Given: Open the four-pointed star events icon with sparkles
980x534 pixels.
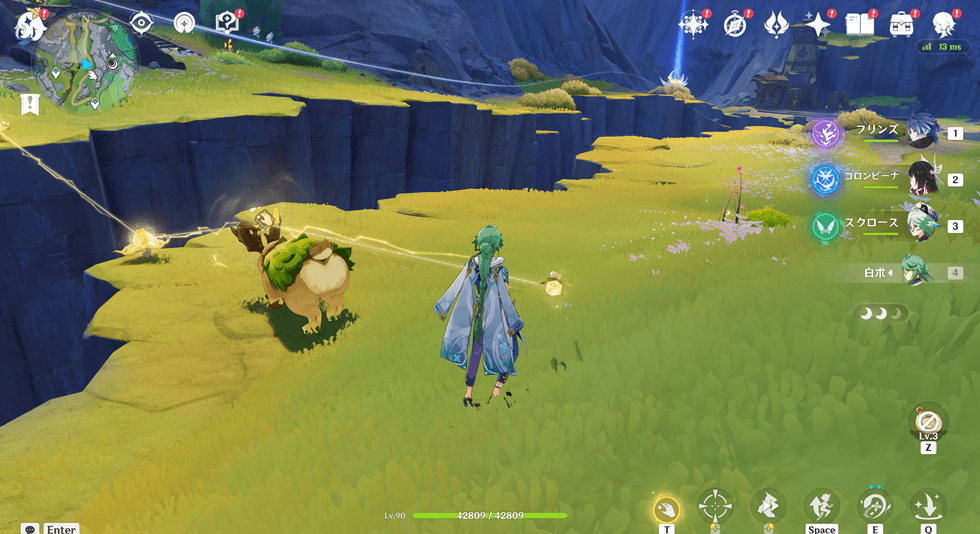Looking at the screenshot, I should [x=692, y=24].
